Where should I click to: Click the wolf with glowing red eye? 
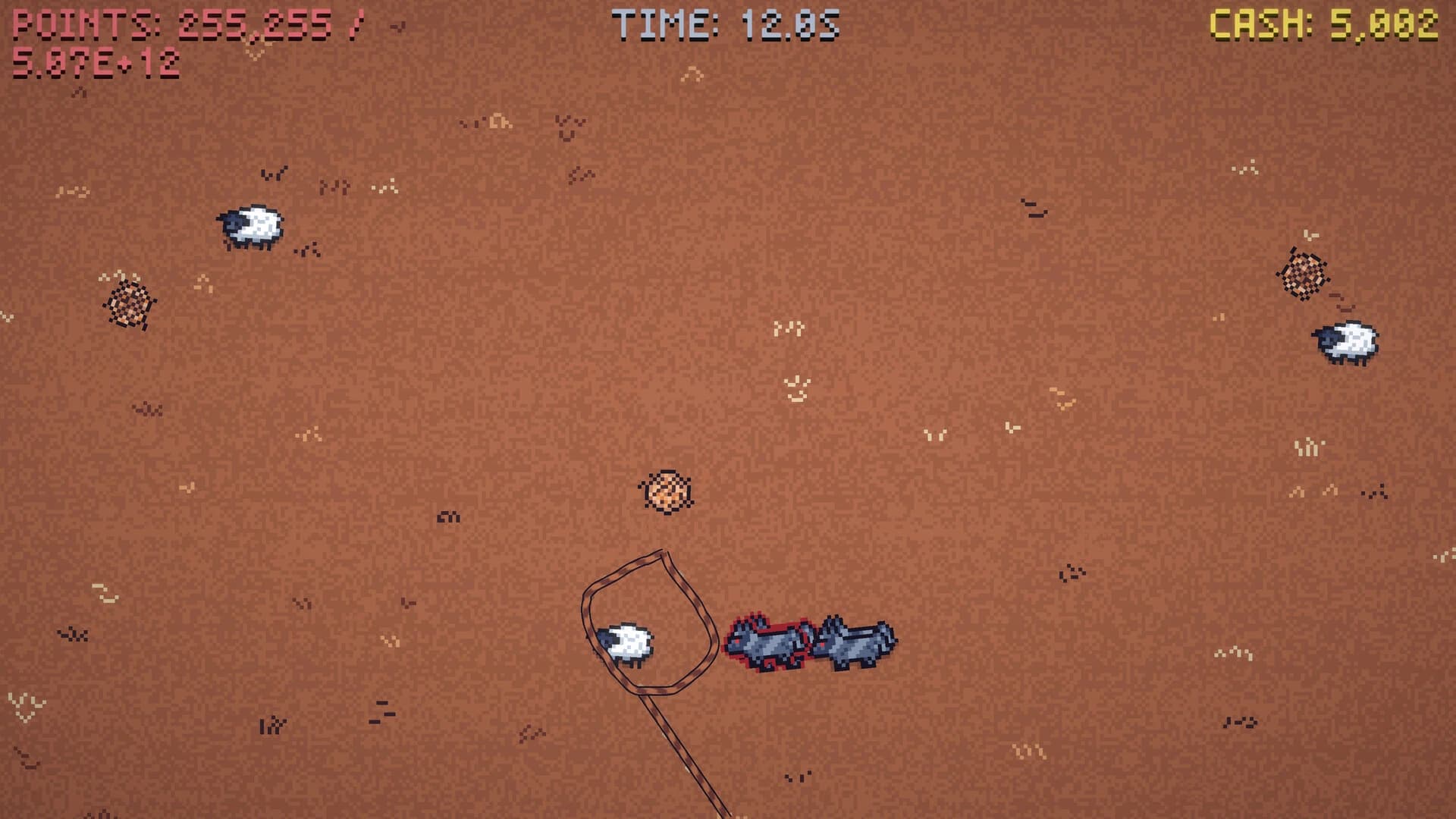coord(736,643)
